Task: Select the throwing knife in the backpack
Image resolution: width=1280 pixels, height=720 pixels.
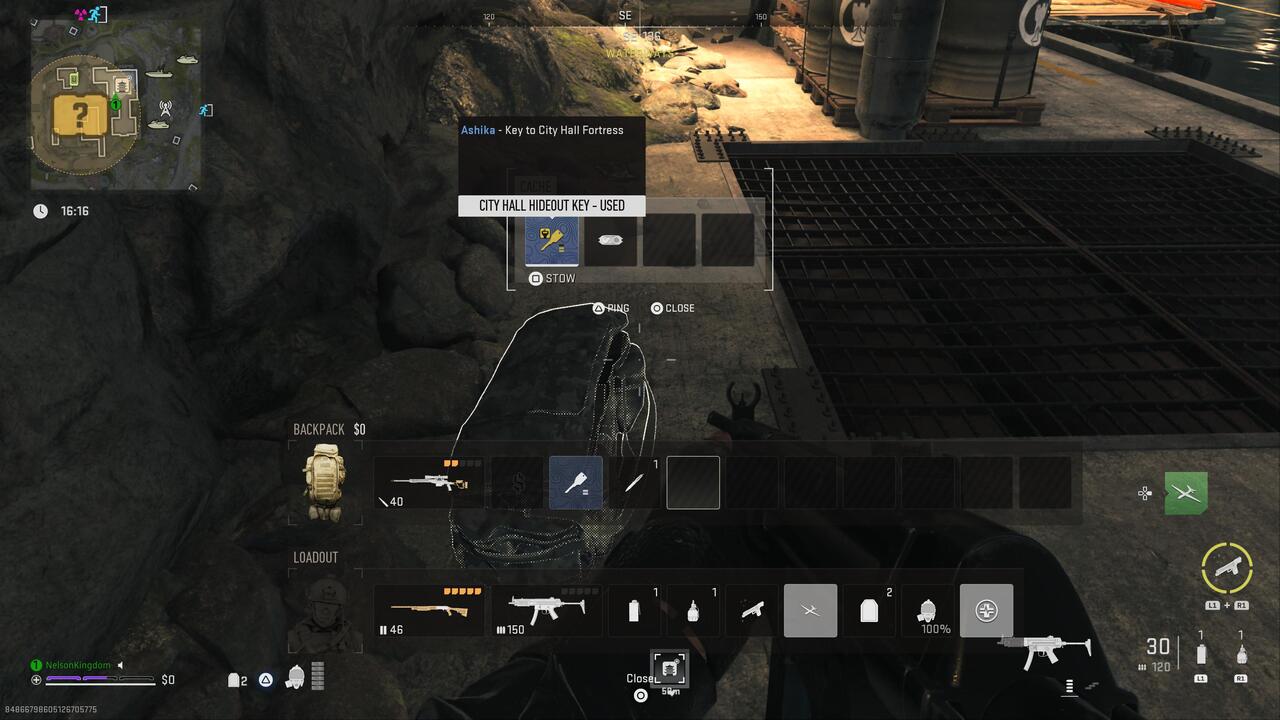Action: (x=635, y=482)
